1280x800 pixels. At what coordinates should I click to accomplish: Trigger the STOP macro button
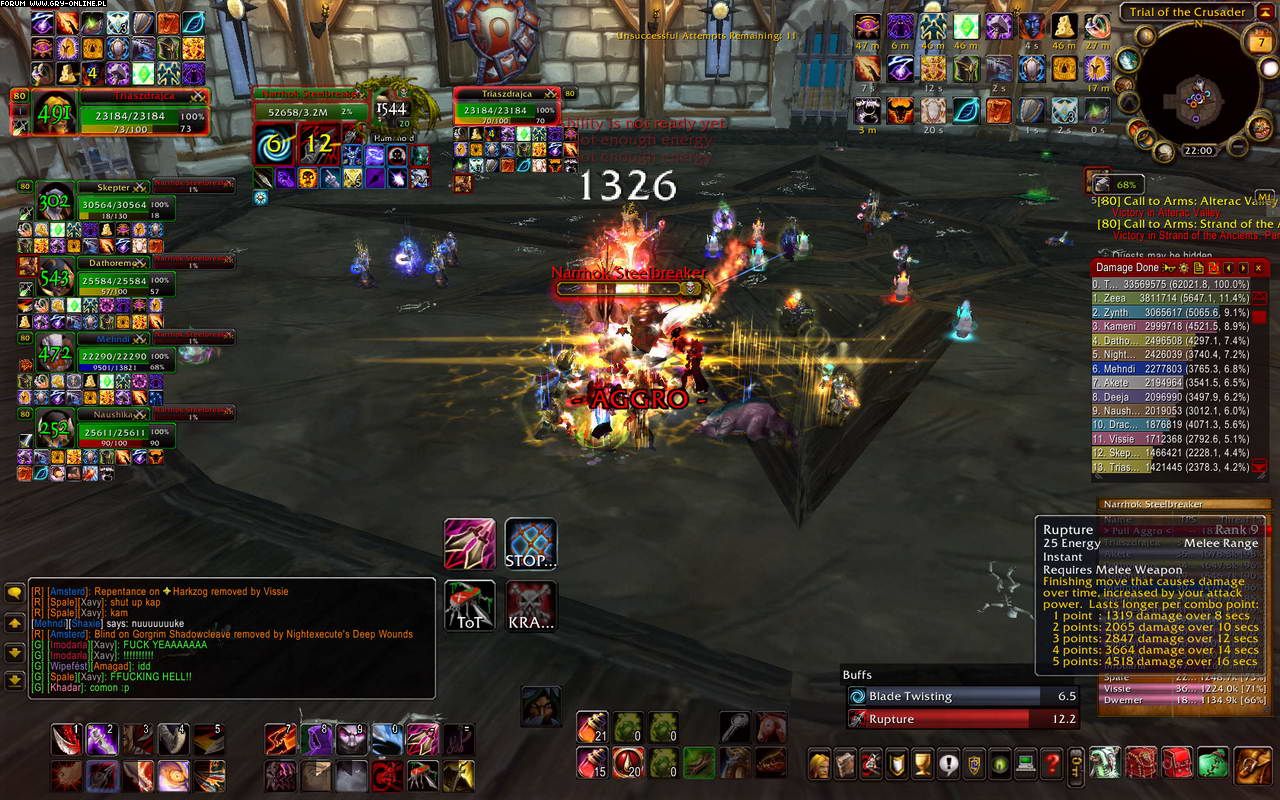click(x=530, y=544)
